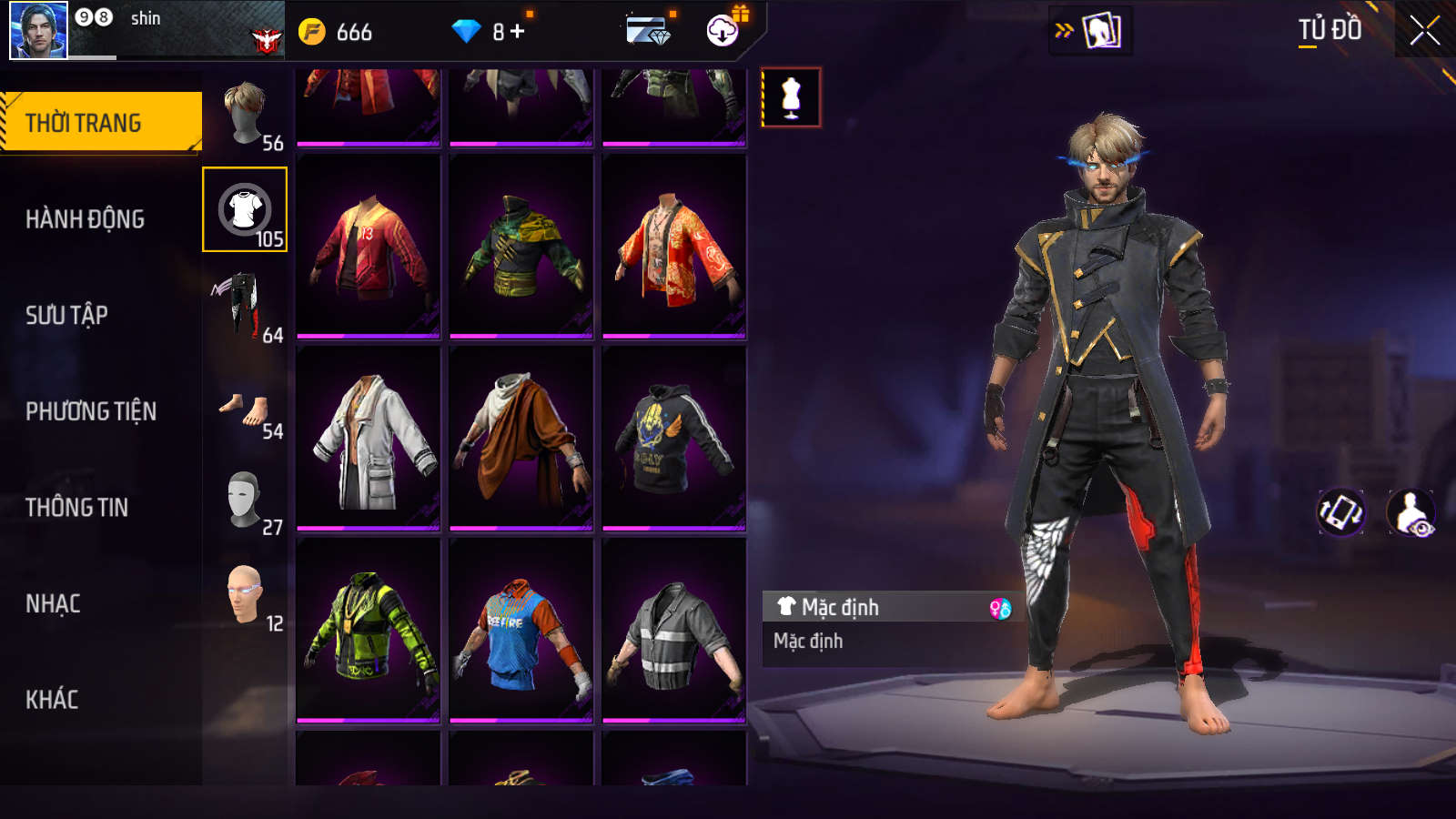
Task: Add diamonds with the plus button
Action: (518, 32)
